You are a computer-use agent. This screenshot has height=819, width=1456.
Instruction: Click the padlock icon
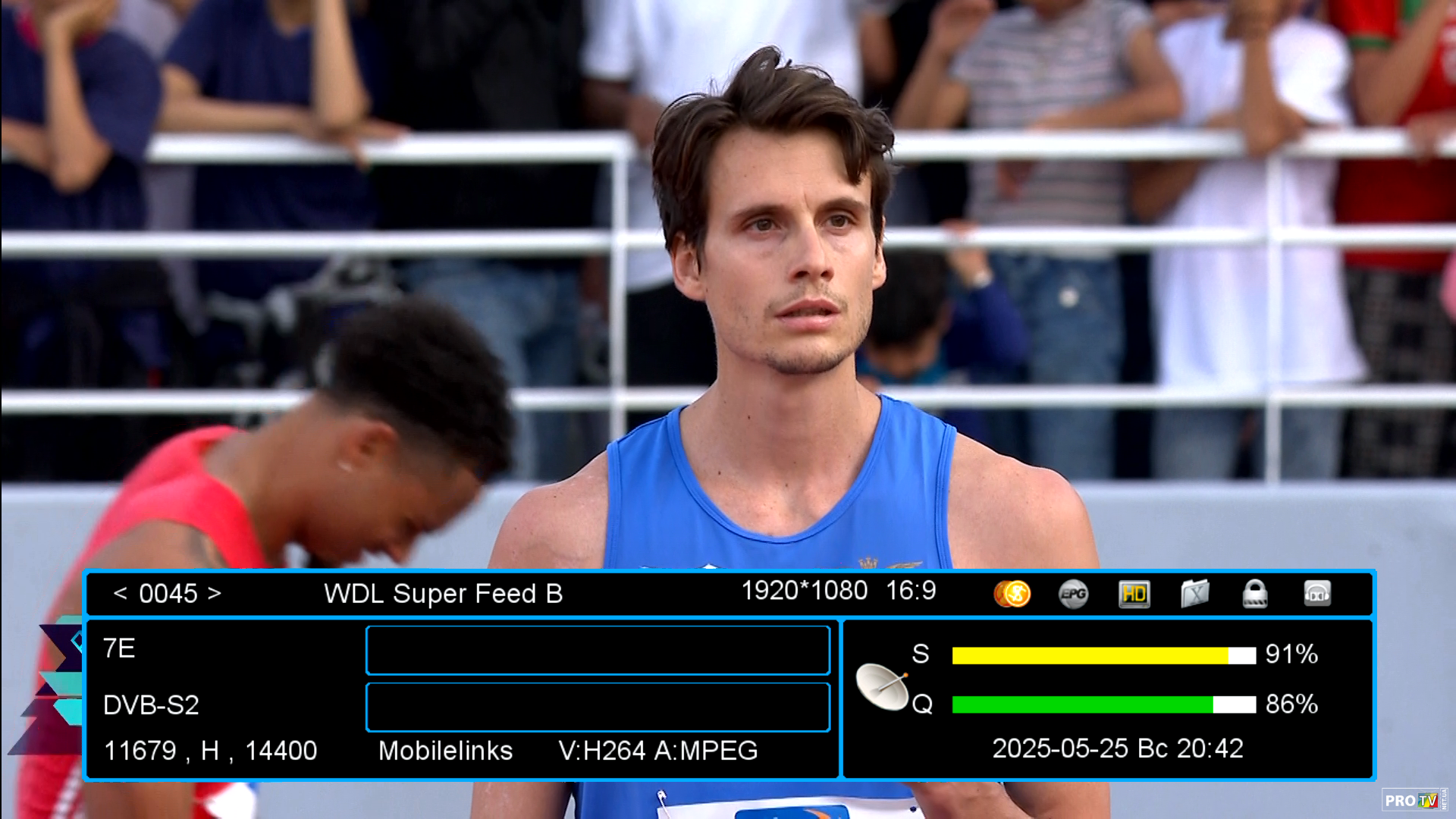(x=1255, y=594)
